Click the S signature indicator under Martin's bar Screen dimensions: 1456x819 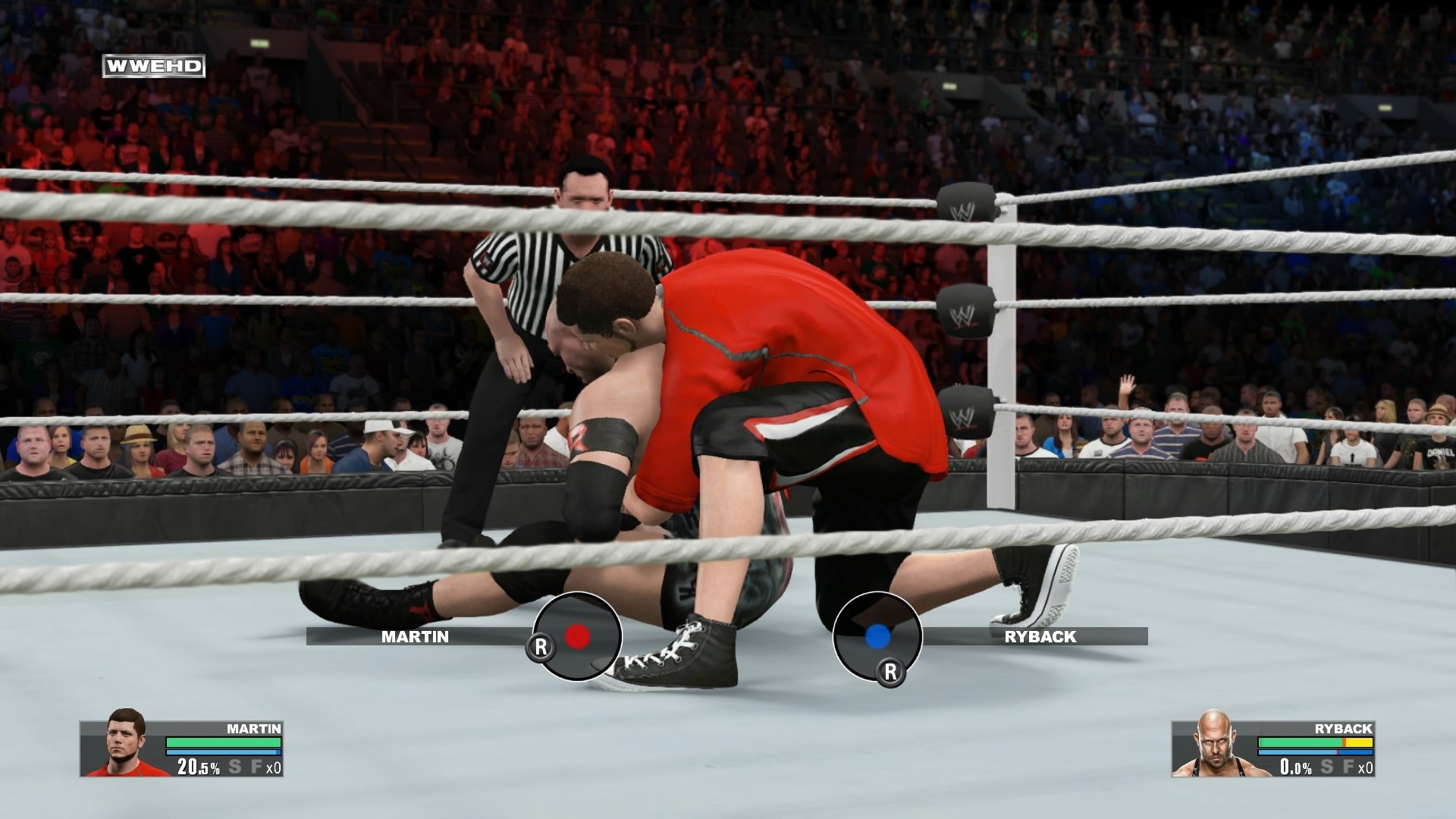(234, 767)
